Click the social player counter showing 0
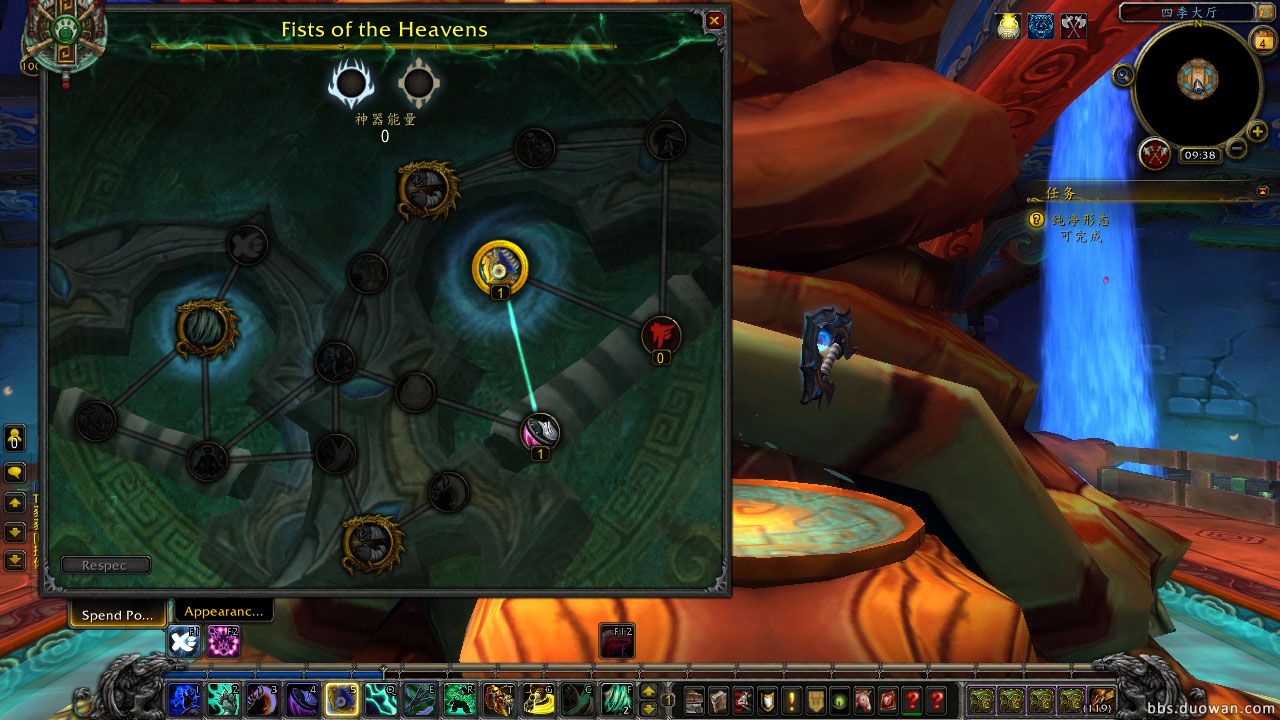Screen dimensions: 1280x720 point(15,438)
